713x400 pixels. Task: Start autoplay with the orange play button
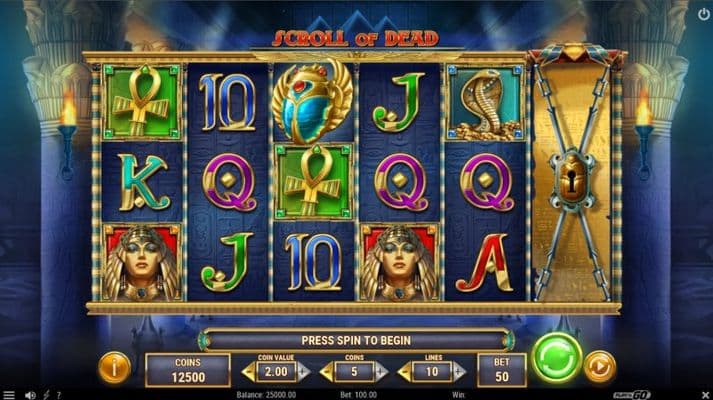(x=598, y=366)
